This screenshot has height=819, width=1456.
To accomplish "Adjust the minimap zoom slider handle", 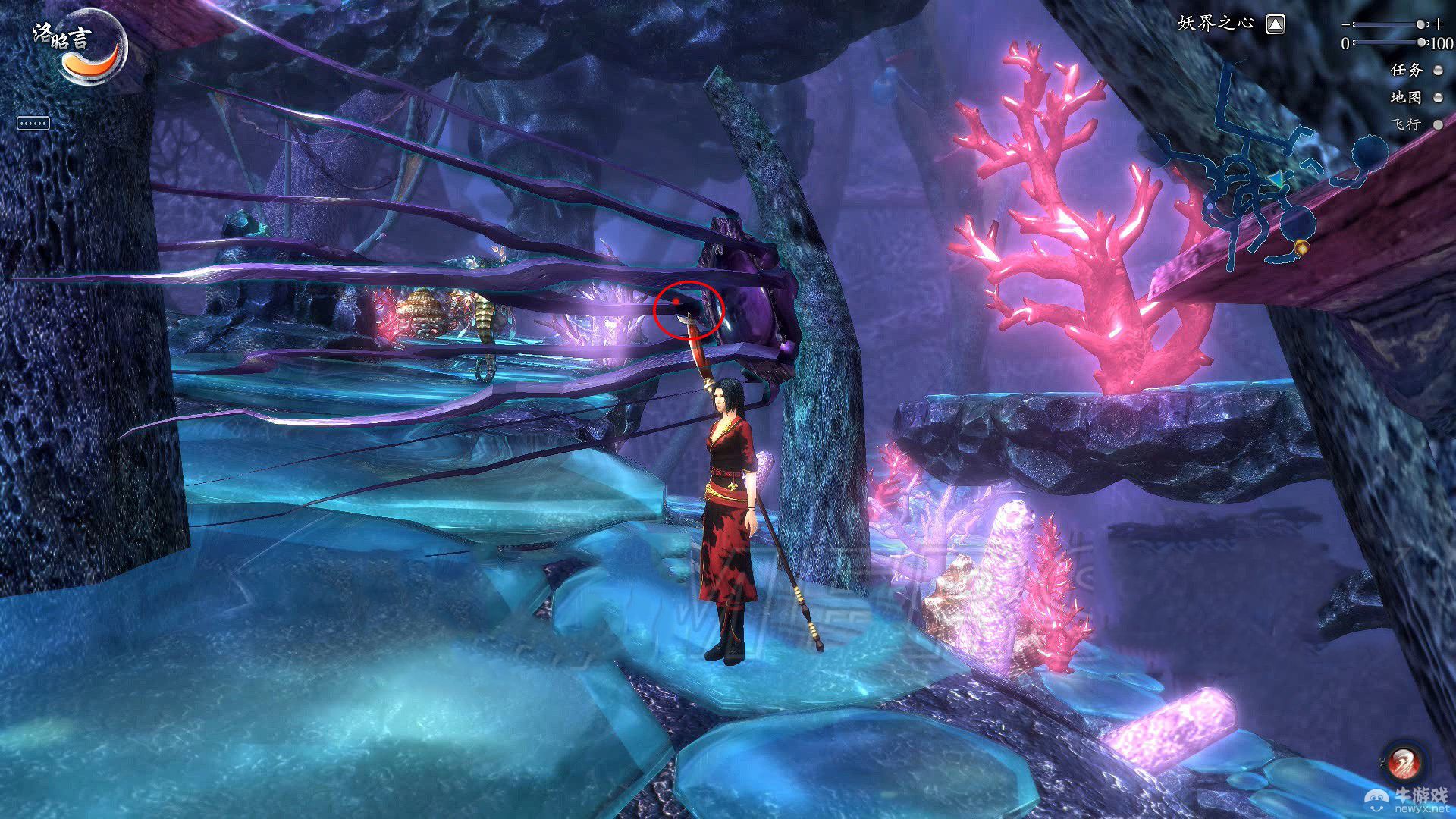I will pos(1420,25).
